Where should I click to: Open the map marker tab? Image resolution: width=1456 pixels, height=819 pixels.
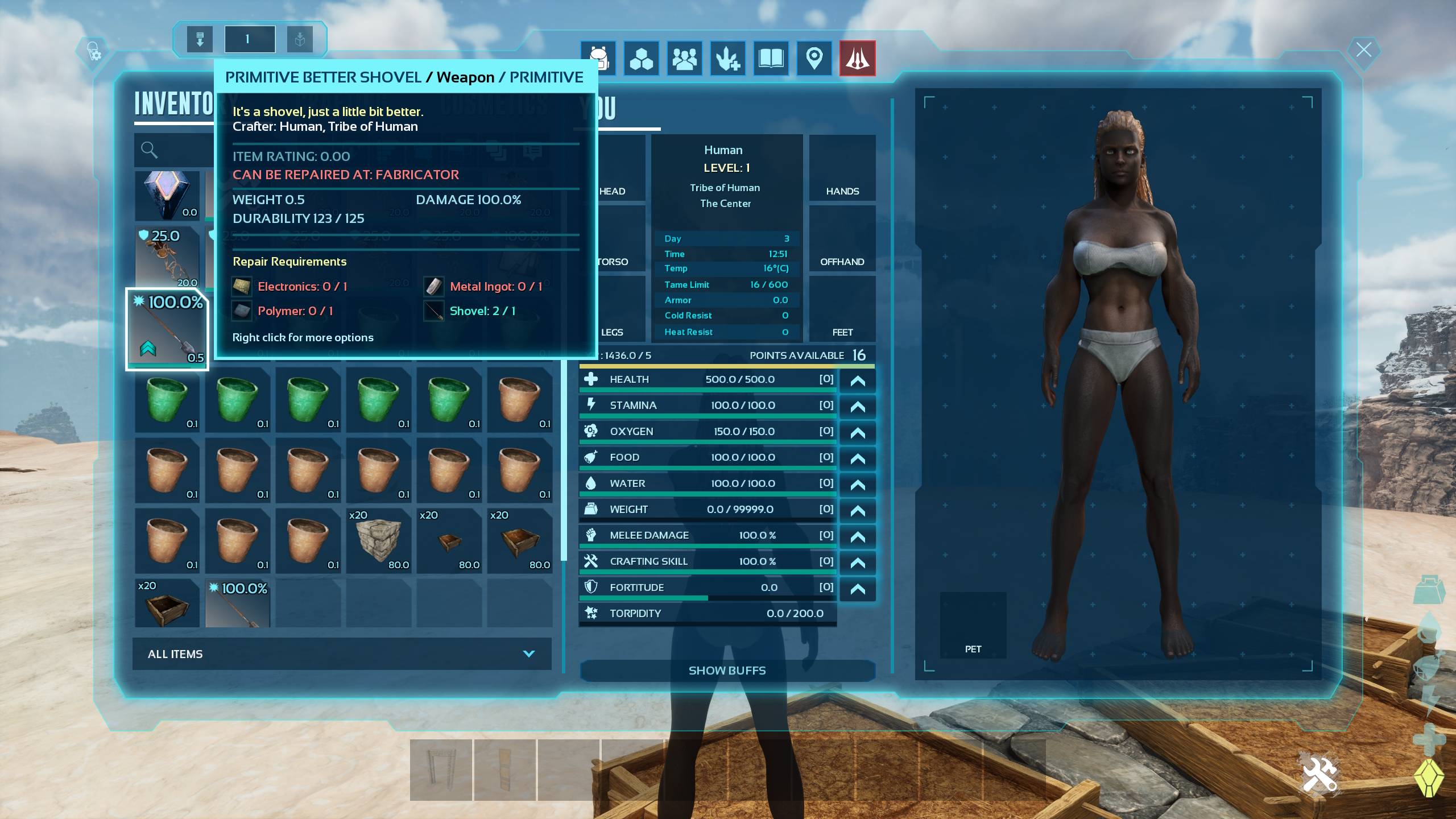(x=814, y=58)
